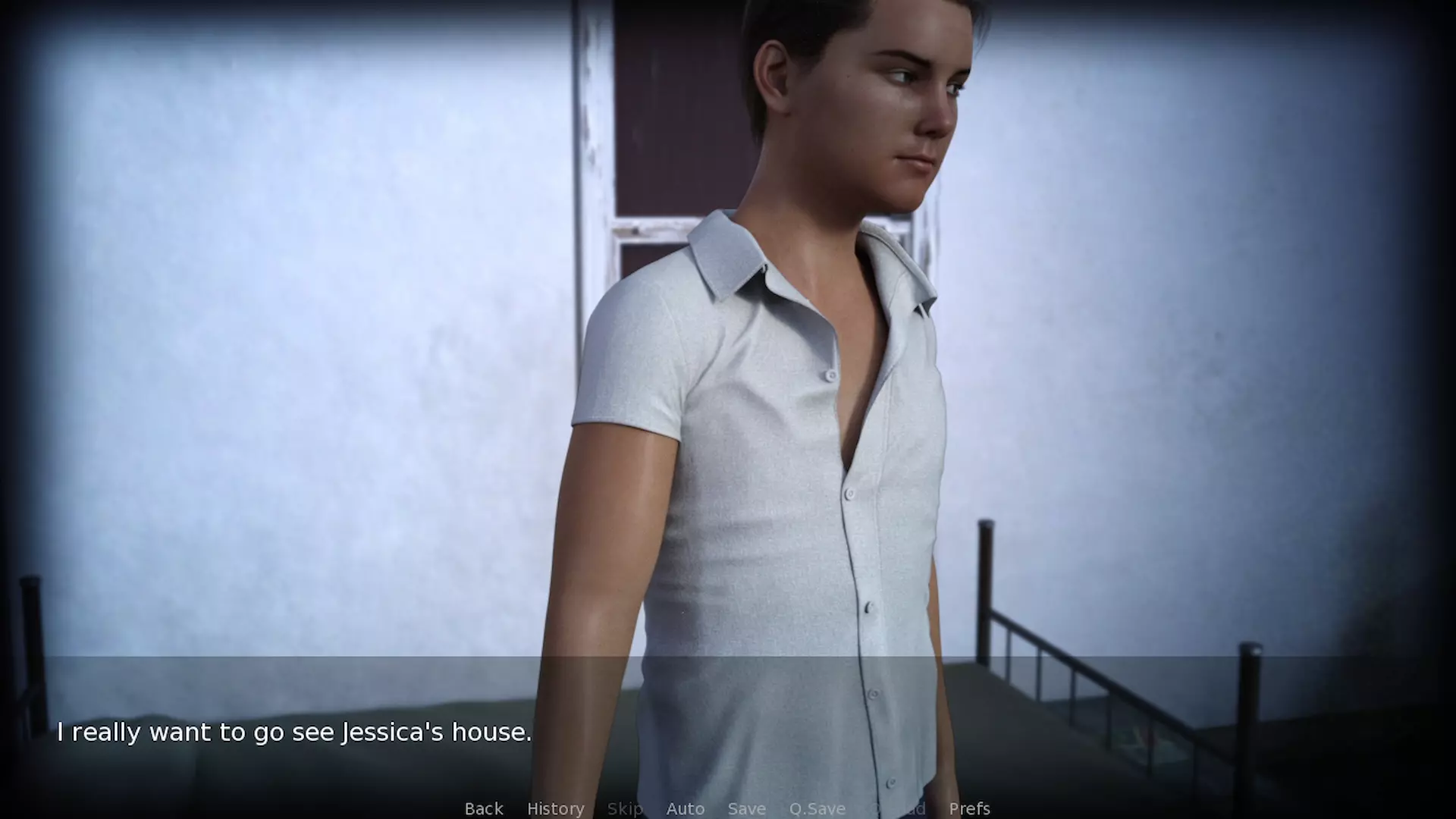1456x819 pixels.
Task: Enable Auto advance mode
Action: click(x=686, y=808)
